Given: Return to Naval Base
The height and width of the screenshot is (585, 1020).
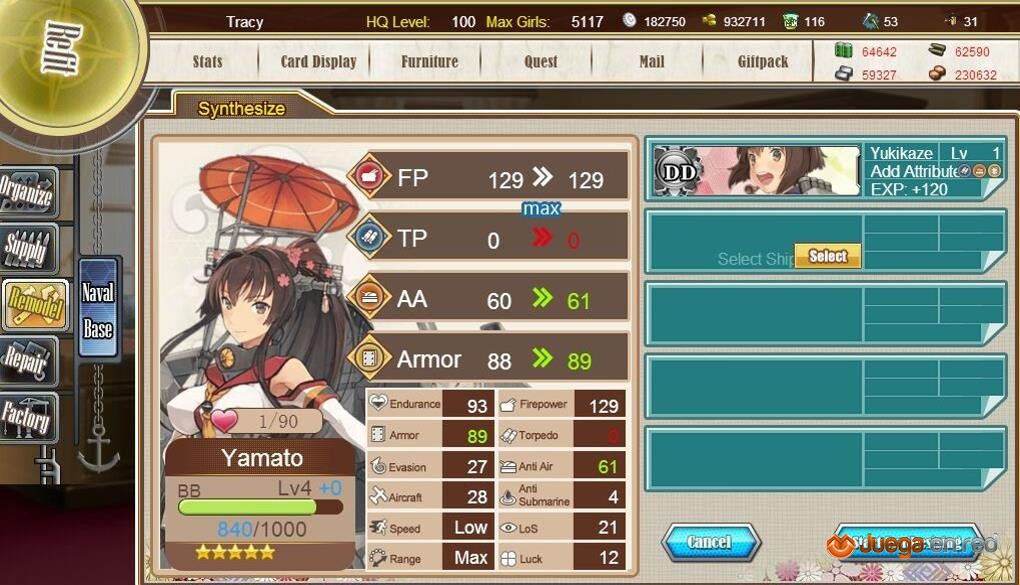Looking at the screenshot, I should coord(98,310).
